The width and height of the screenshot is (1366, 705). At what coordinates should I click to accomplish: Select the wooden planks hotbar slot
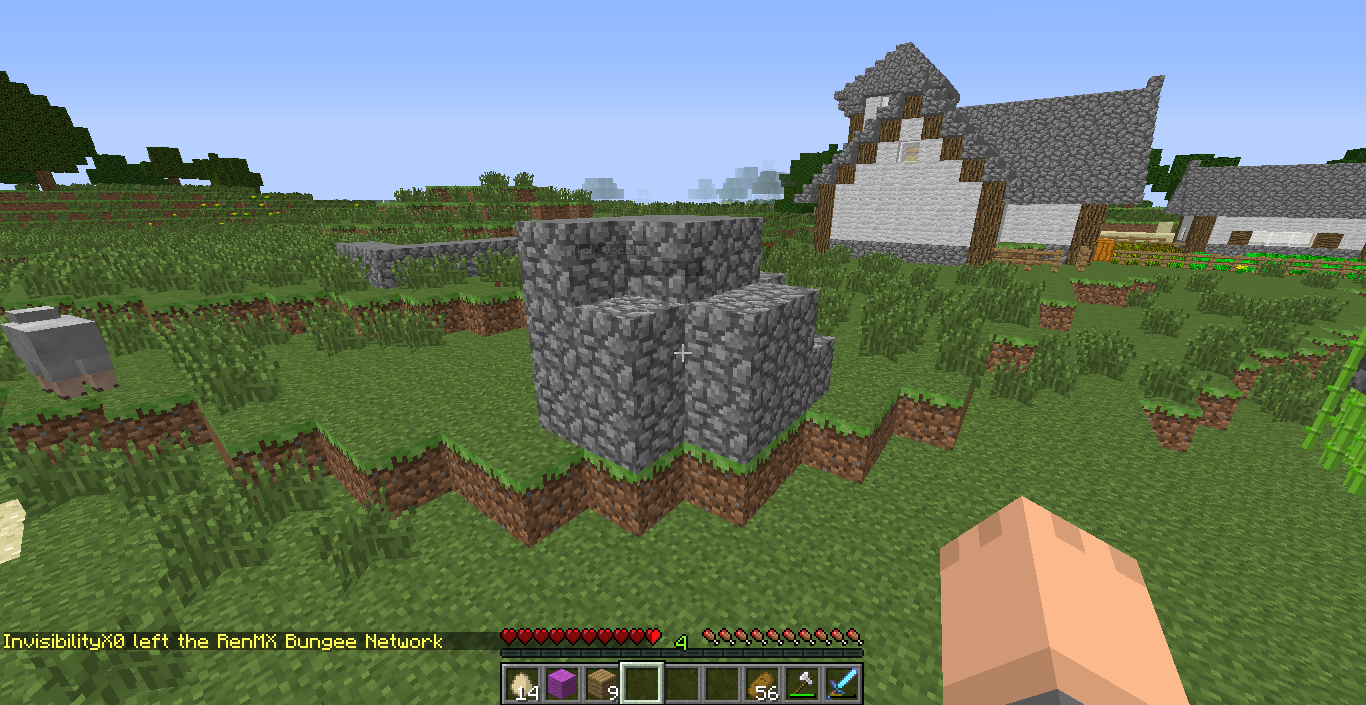[601, 684]
